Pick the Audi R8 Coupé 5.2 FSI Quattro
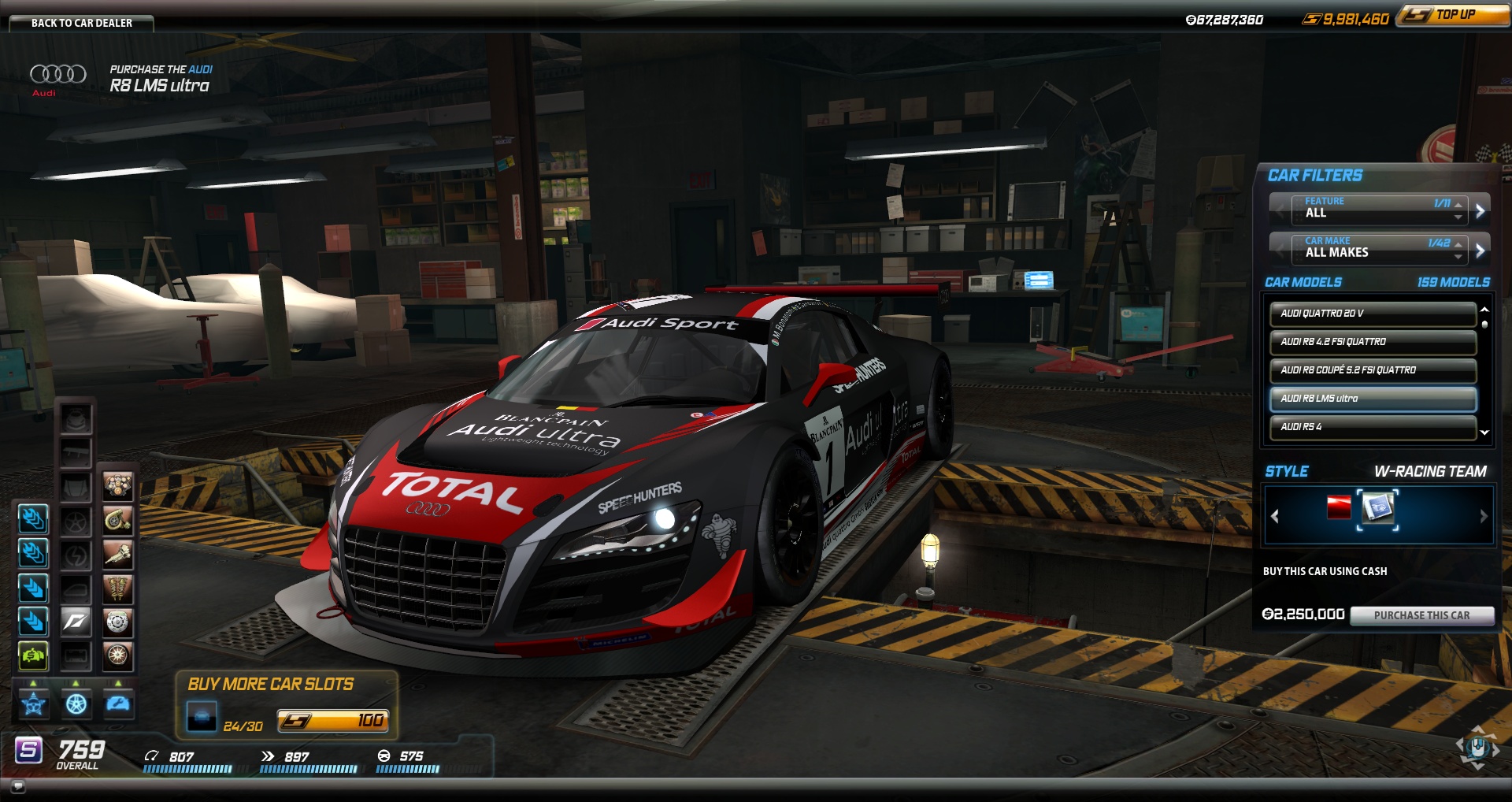The height and width of the screenshot is (802, 1512). point(1372,370)
